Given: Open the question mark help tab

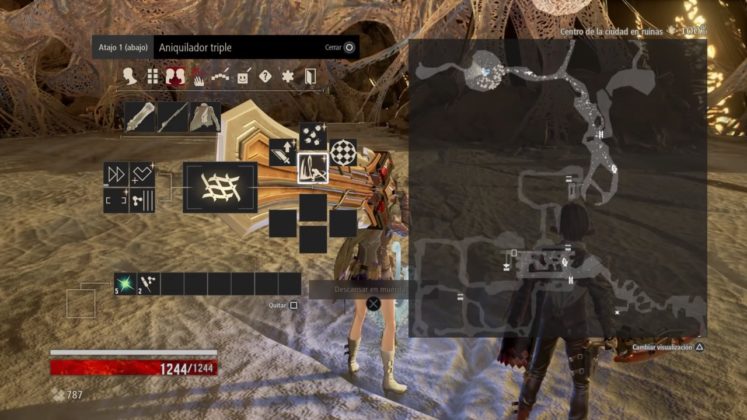Looking at the screenshot, I should coord(265,75).
